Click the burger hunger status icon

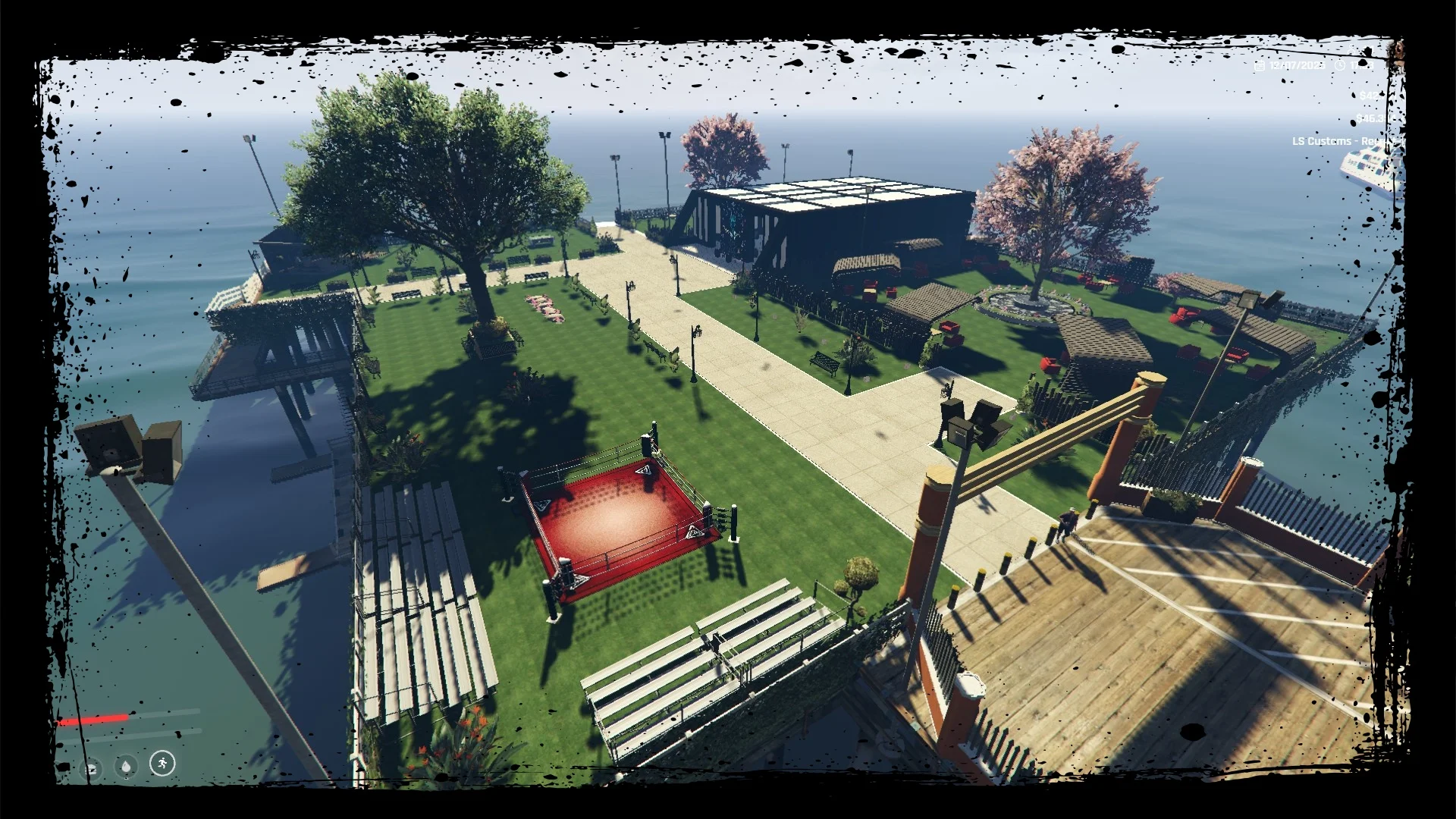click(x=92, y=769)
